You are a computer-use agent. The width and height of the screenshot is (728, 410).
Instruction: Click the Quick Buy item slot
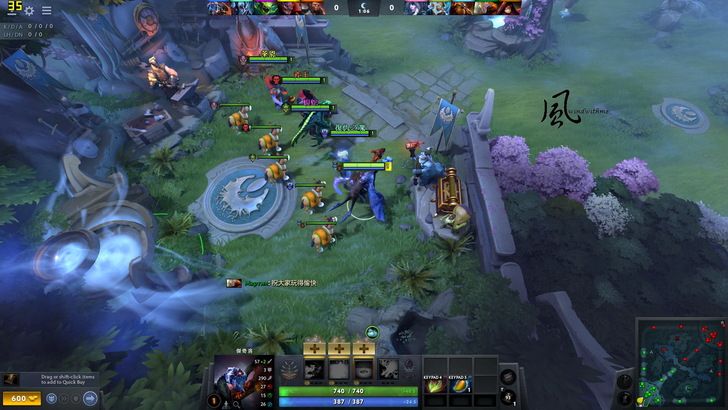tap(10, 380)
